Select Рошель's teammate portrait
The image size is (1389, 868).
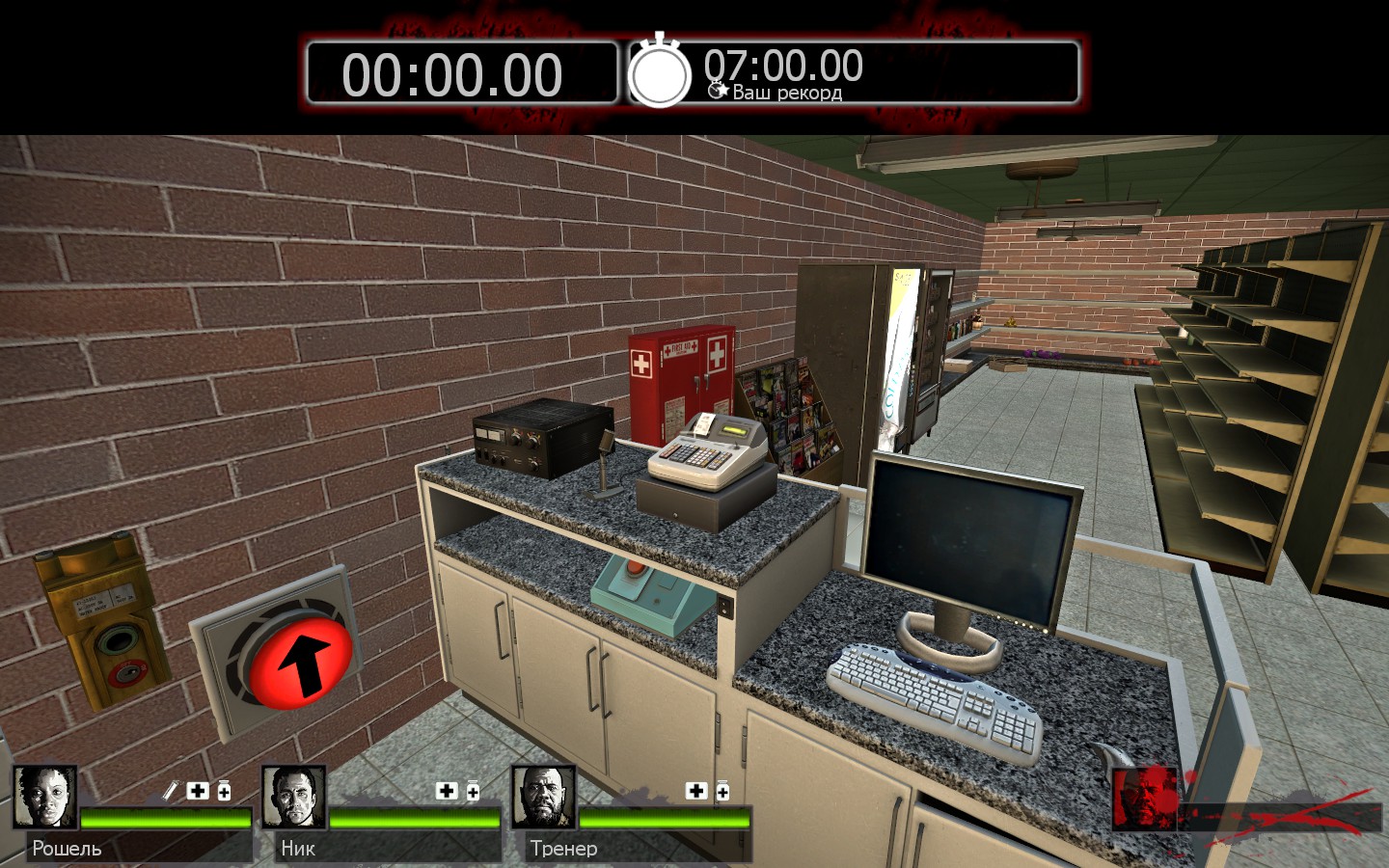pyautogui.click(x=45, y=797)
